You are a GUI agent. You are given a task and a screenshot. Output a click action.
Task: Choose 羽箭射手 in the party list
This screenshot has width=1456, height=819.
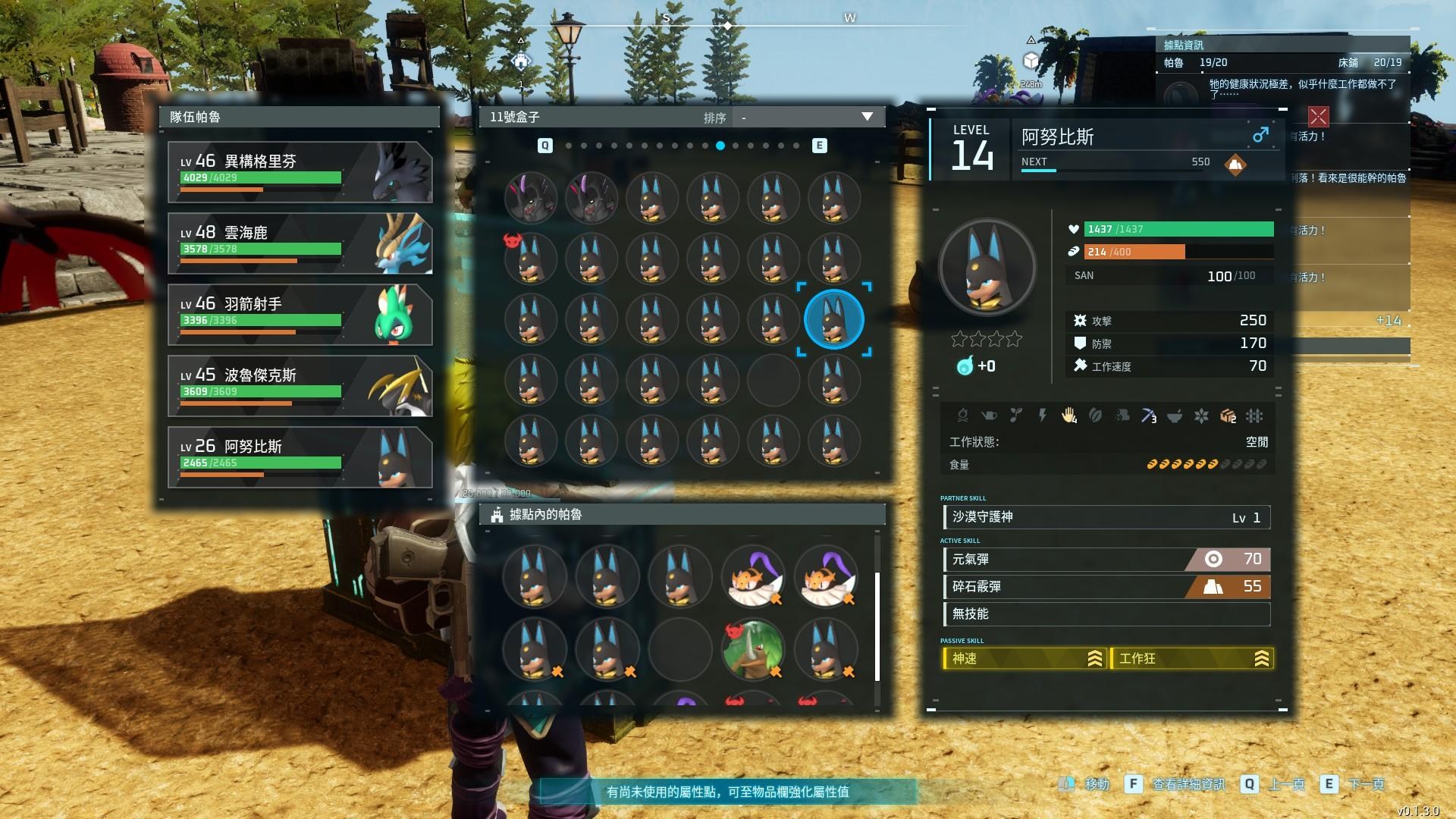click(300, 315)
